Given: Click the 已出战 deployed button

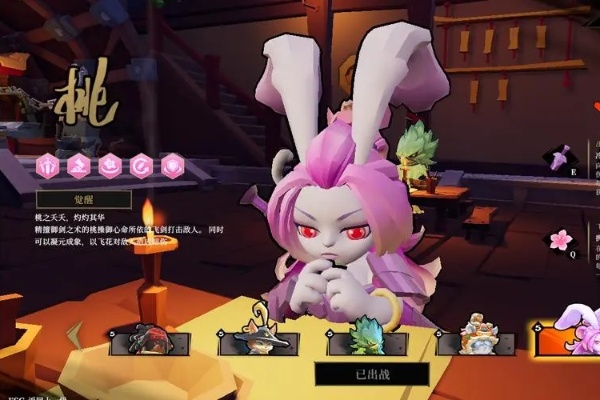Looking at the screenshot, I should [372, 374].
